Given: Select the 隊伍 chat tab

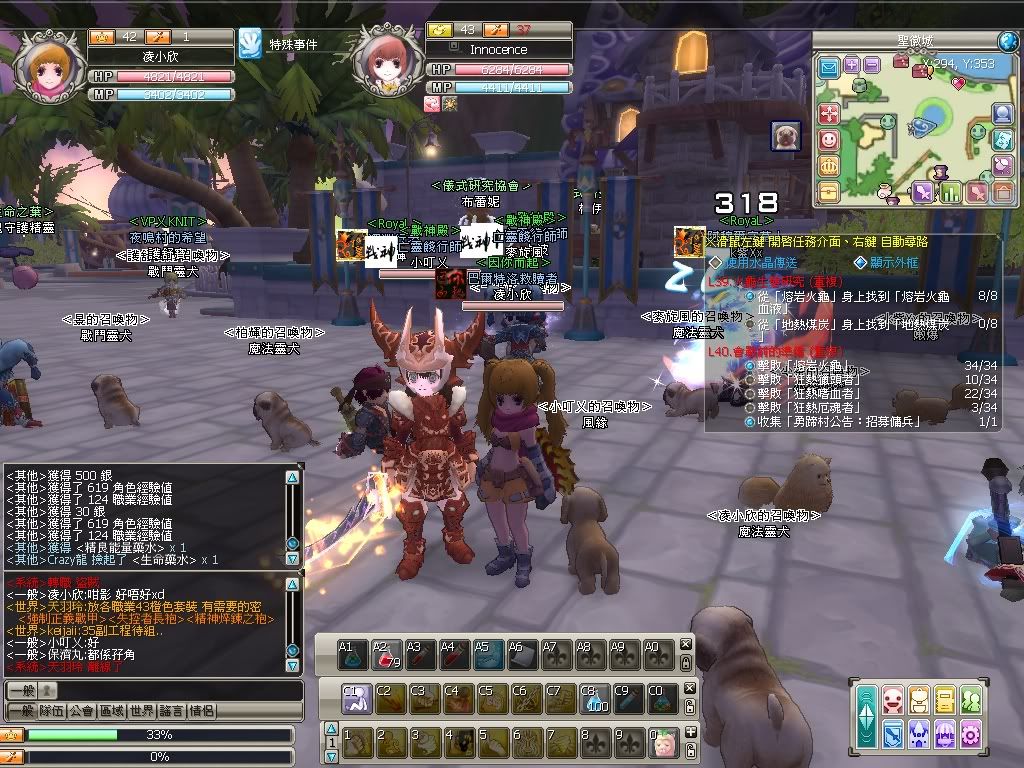Looking at the screenshot, I should click(52, 711).
